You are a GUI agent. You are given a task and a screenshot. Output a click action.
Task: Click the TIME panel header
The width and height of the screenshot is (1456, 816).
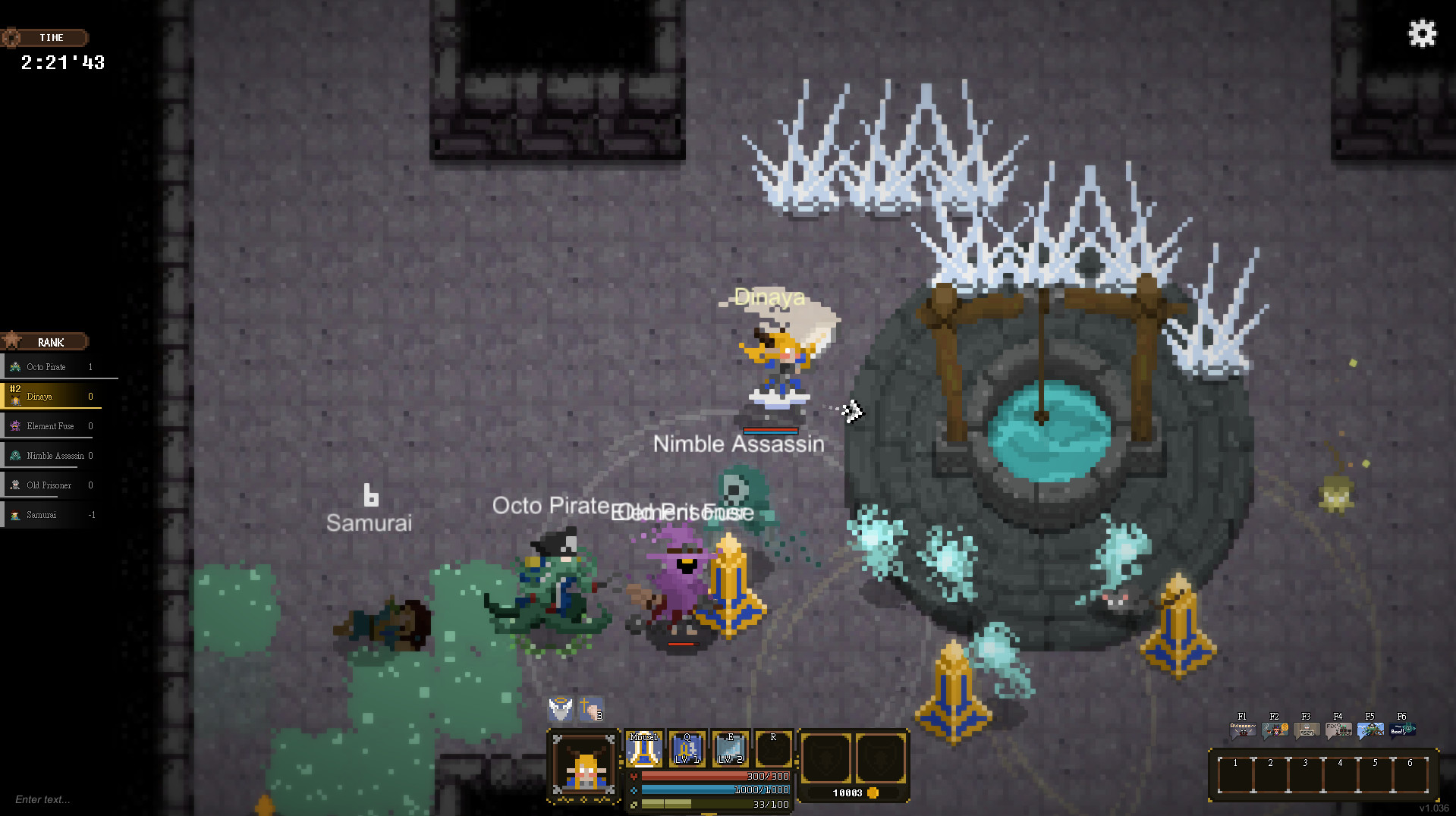(47, 37)
